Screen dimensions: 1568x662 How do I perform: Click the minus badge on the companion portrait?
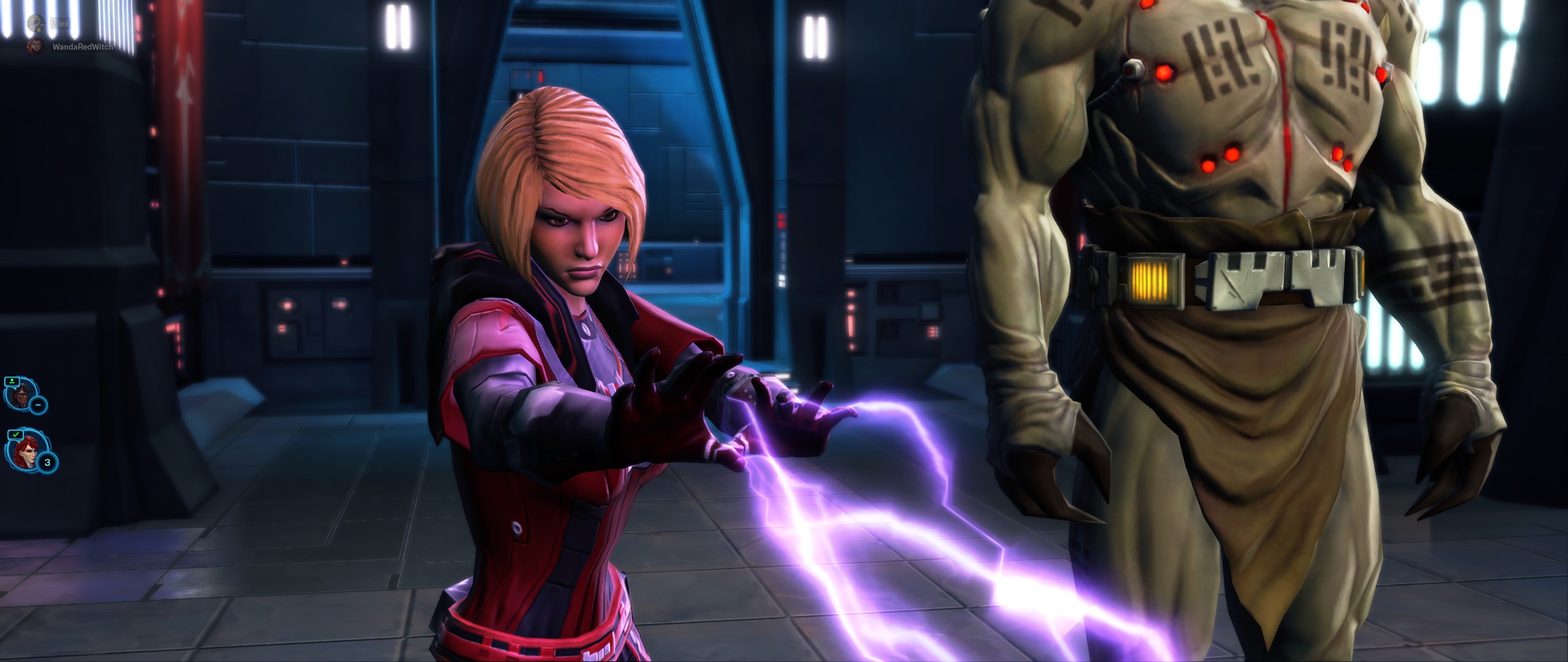point(38,405)
